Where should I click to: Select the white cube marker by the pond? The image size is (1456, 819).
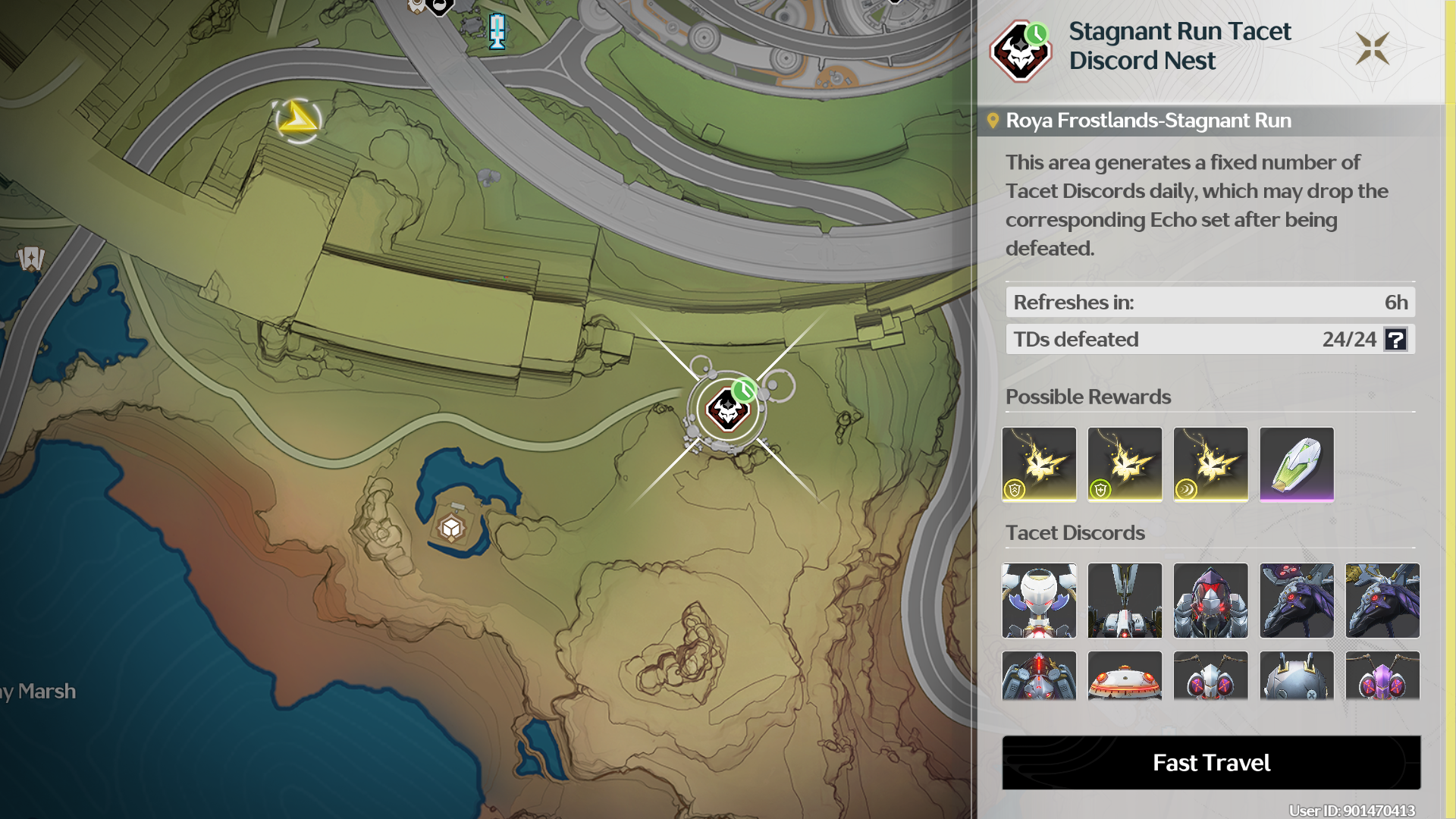(451, 528)
